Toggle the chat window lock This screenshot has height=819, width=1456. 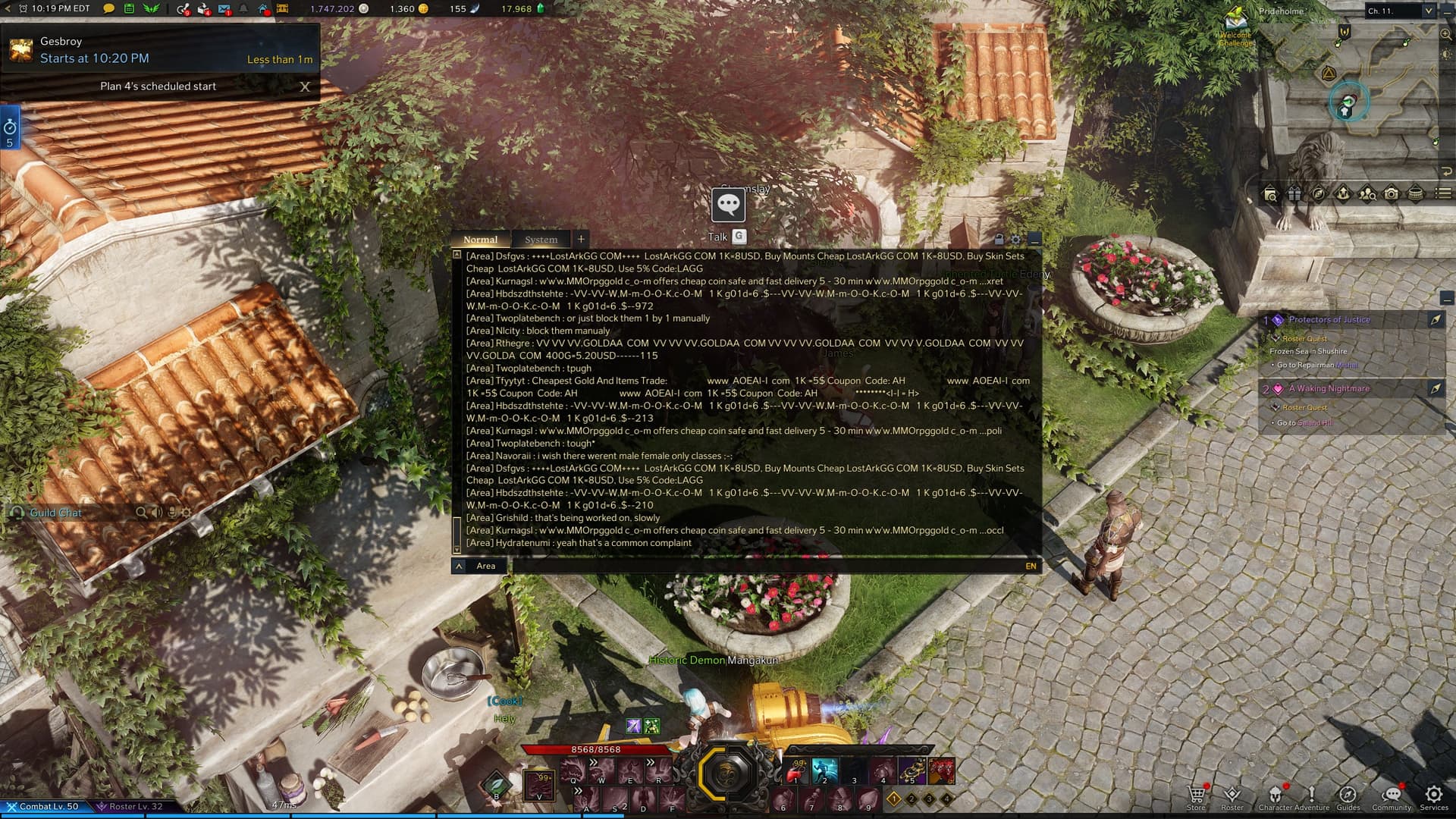pos(999,240)
